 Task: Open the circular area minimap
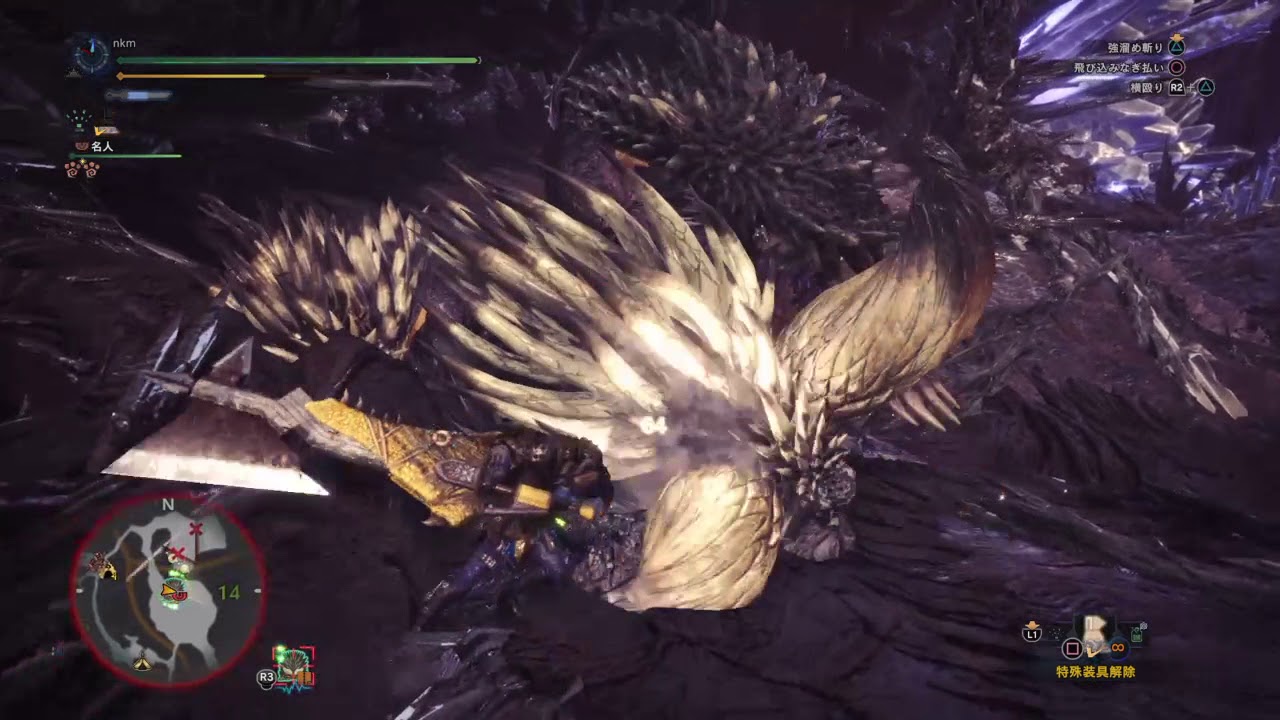point(167,590)
